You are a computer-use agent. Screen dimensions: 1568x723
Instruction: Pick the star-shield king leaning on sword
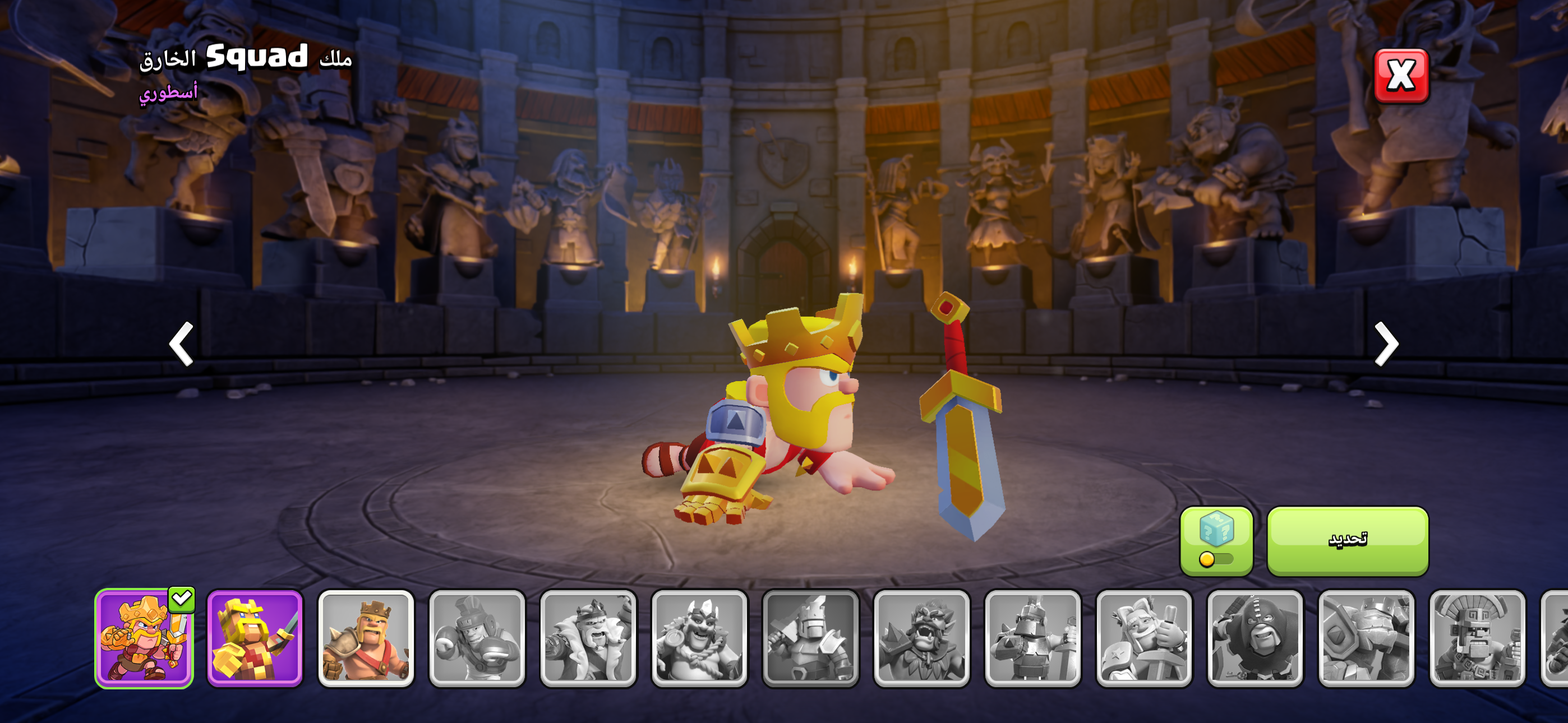(x=1143, y=638)
